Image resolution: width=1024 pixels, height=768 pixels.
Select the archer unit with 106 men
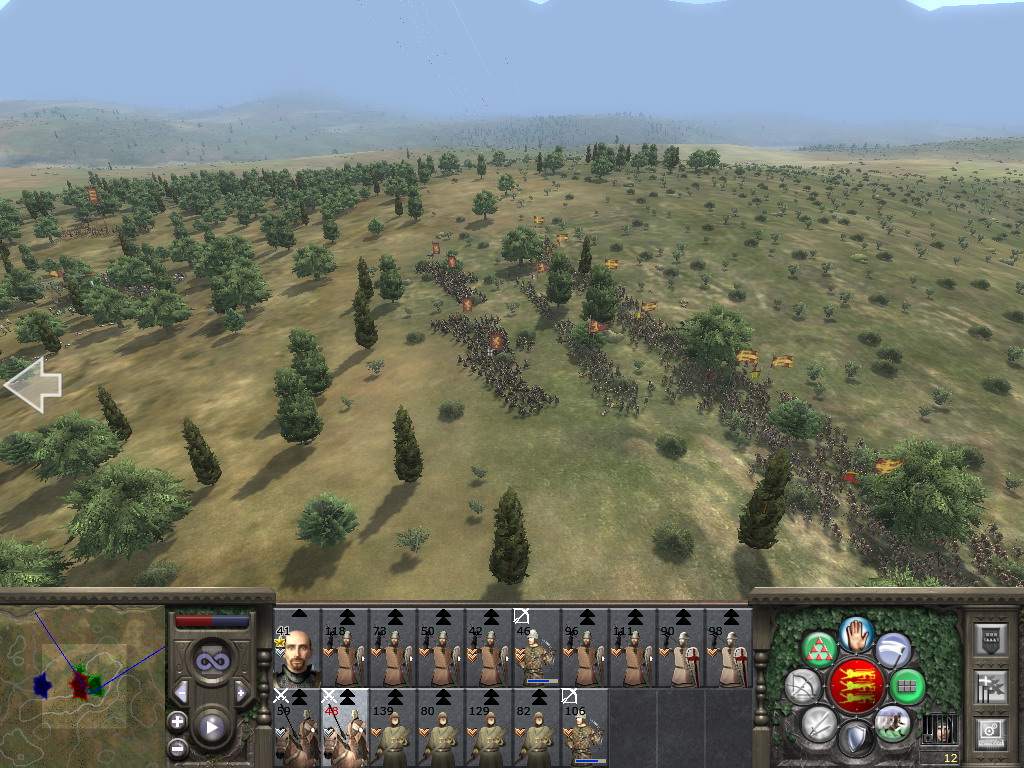point(584,728)
